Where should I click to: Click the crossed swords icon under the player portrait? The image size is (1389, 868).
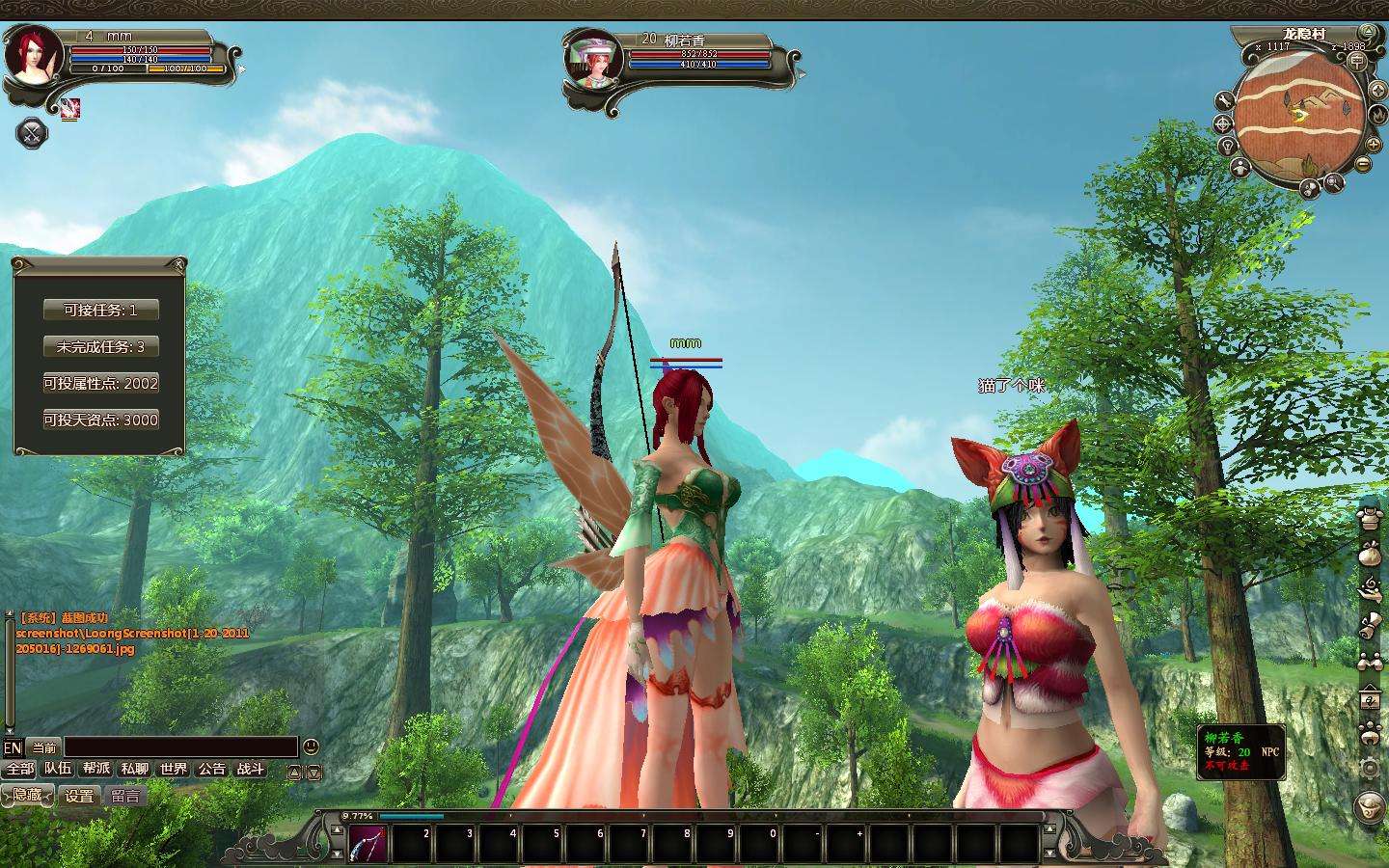pos(33,133)
